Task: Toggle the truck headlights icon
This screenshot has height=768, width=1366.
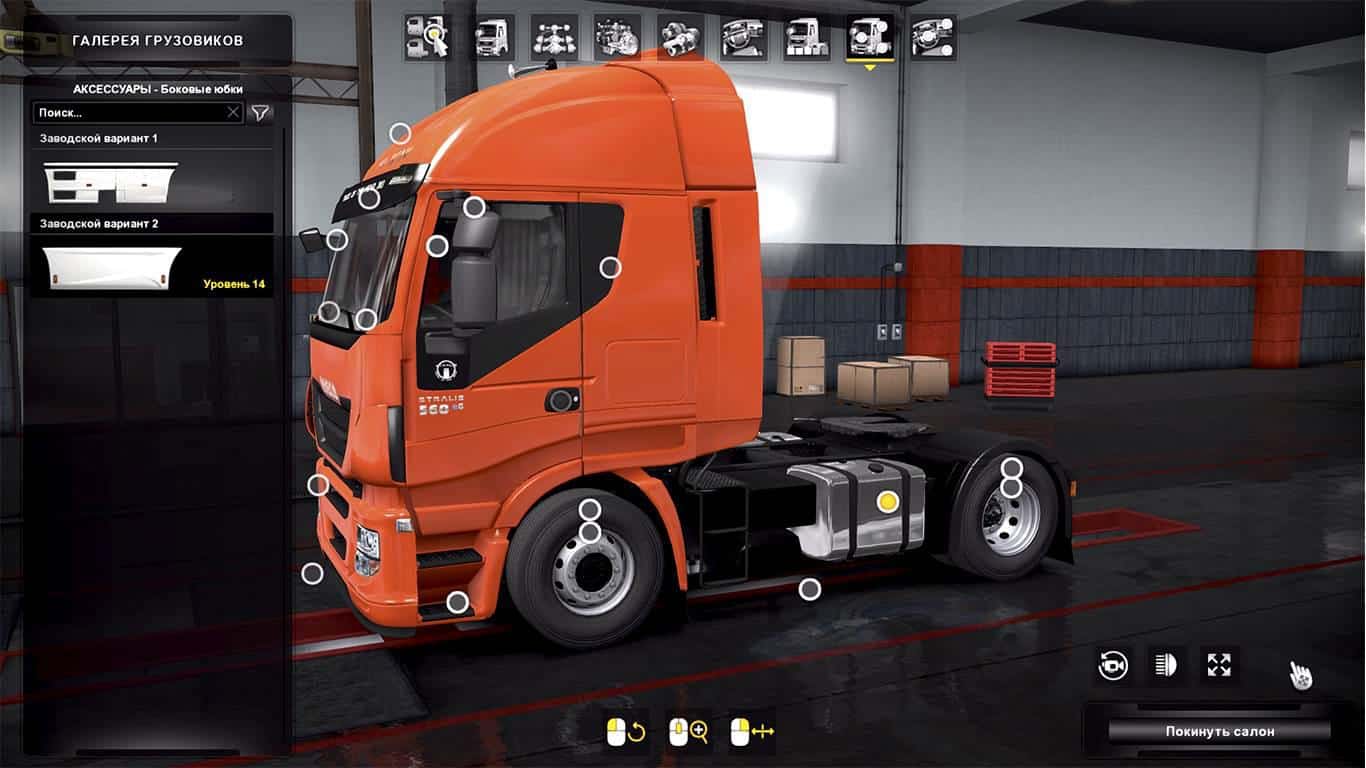Action: 1166,666
